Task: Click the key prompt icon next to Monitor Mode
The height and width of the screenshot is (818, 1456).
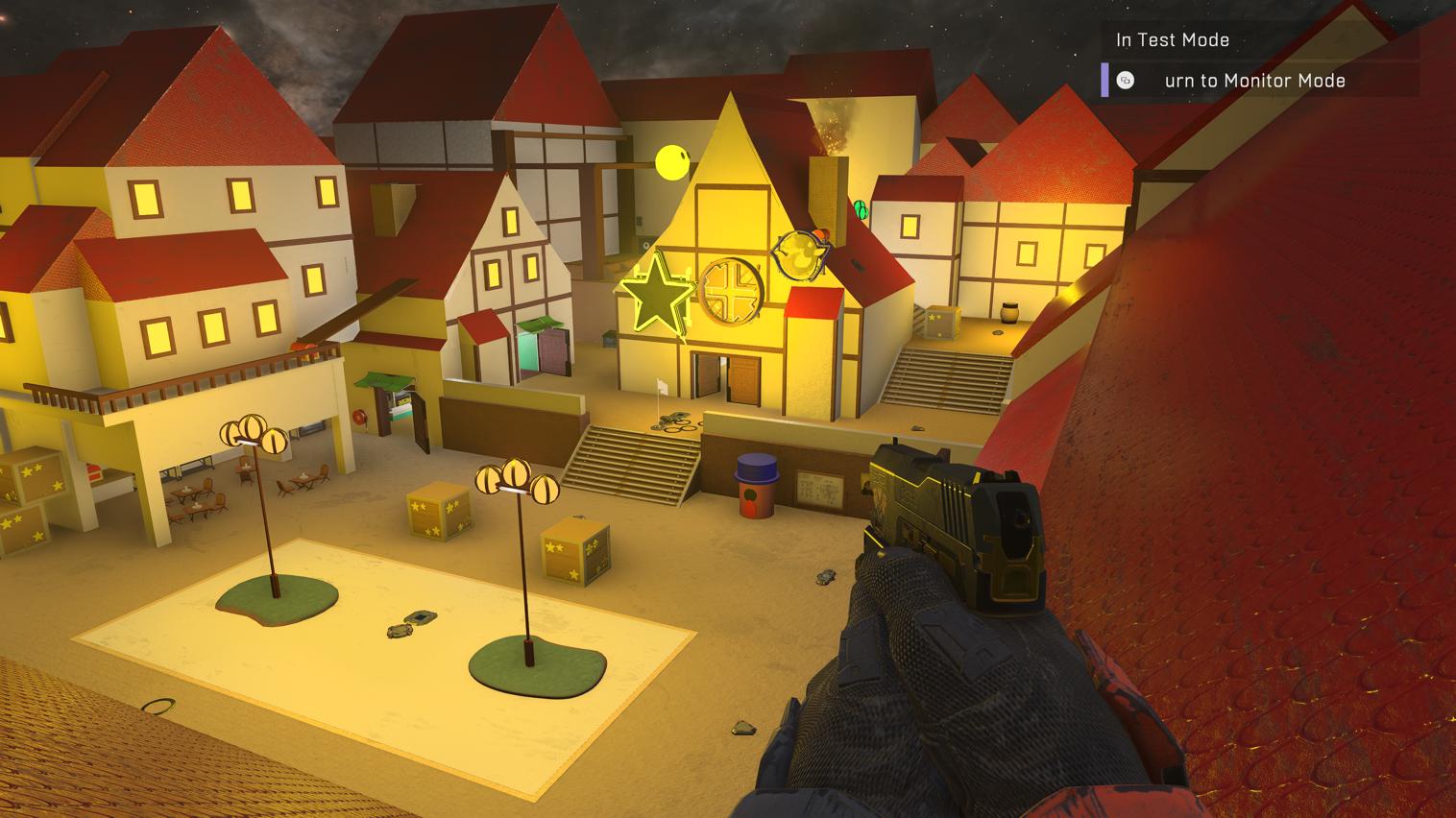Action: coord(1124,81)
